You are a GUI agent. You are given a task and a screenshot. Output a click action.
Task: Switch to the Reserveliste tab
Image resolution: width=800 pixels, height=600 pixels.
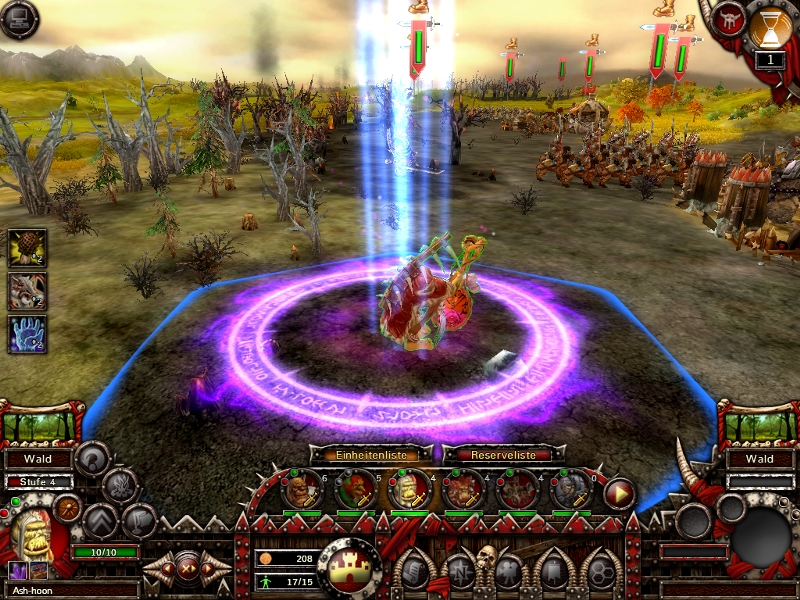click(497, 454)
